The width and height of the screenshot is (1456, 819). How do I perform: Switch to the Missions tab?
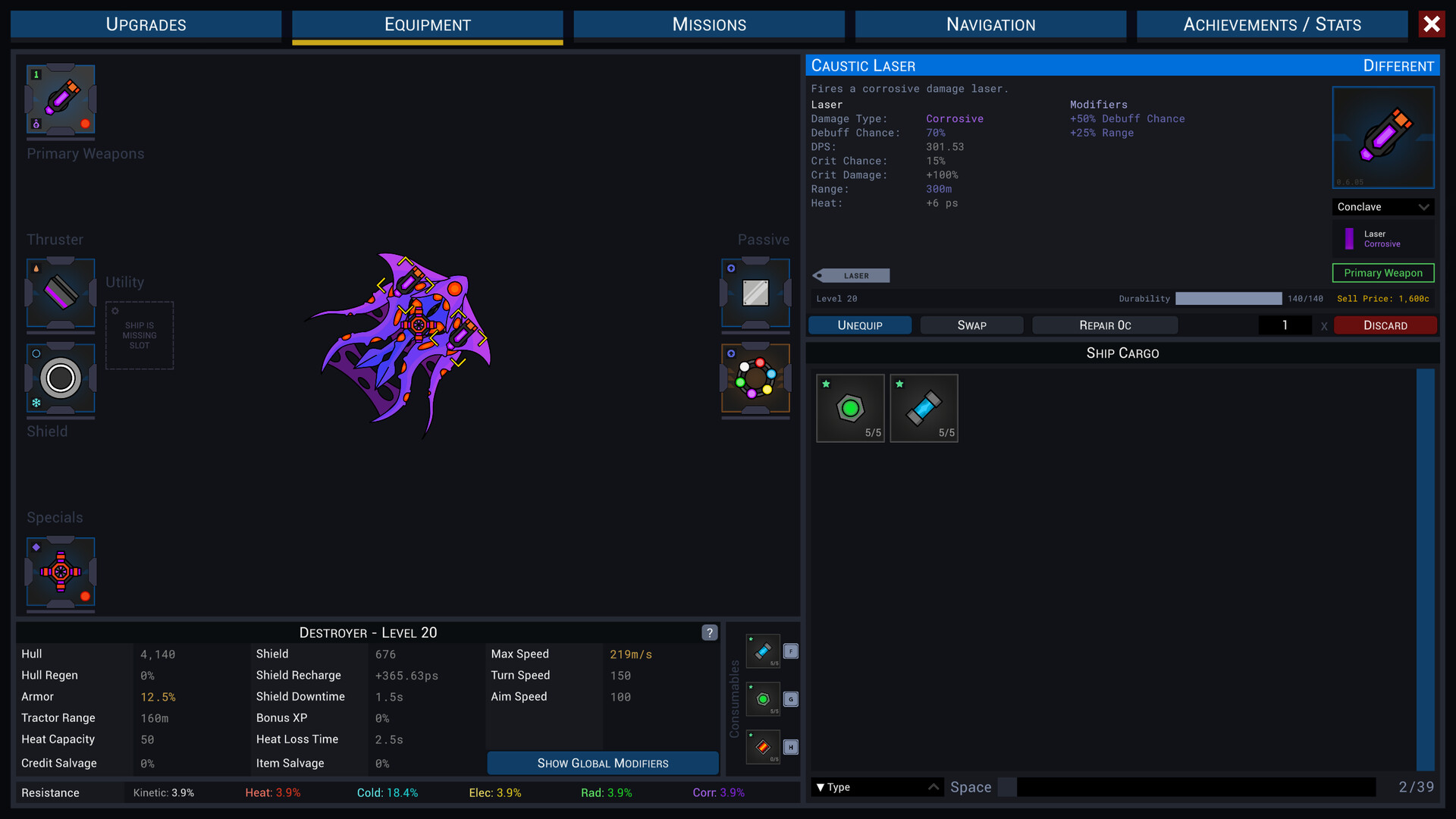pos(708,24)
